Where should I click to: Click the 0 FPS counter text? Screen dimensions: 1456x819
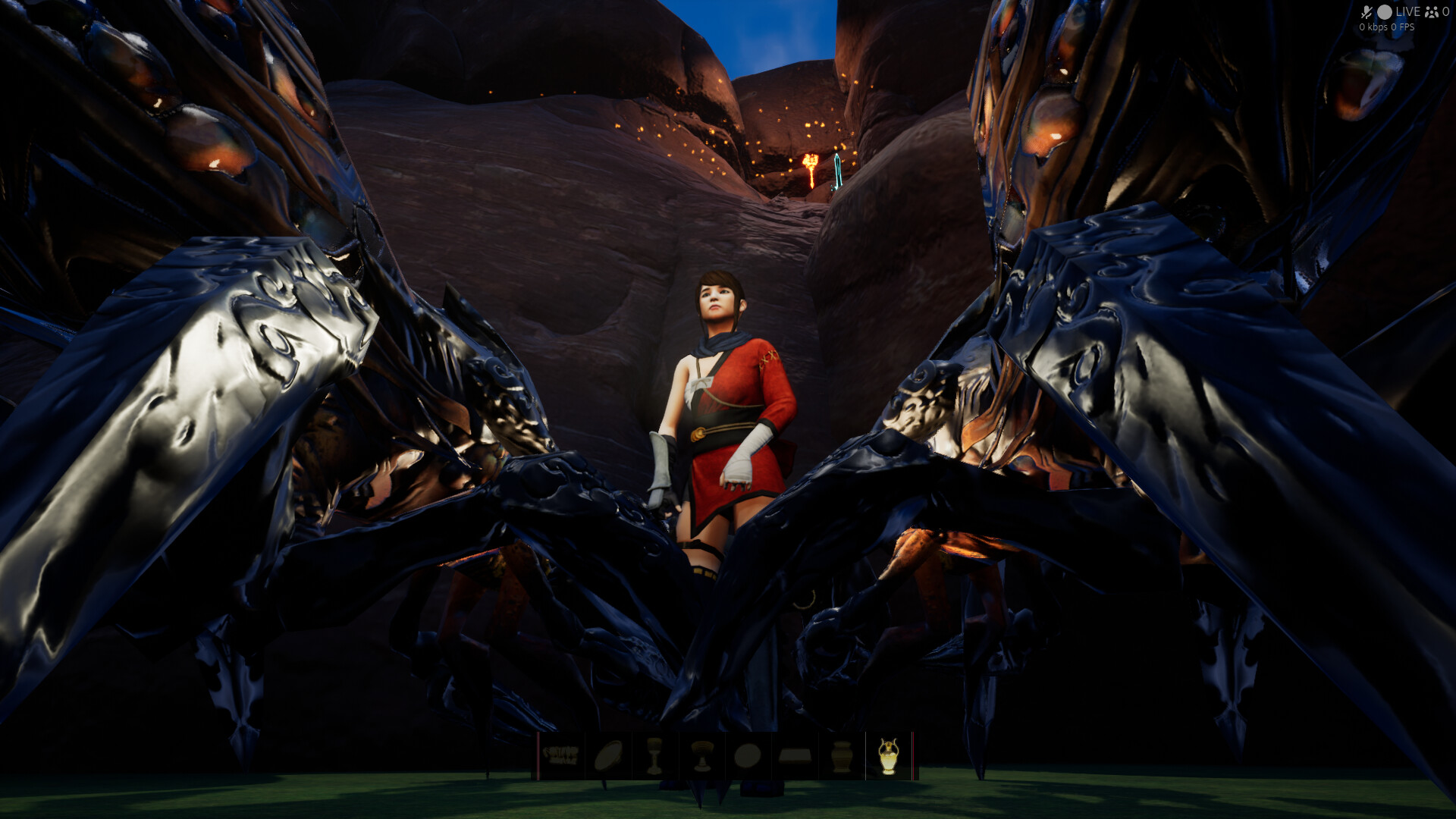[x=1402, y=27]
